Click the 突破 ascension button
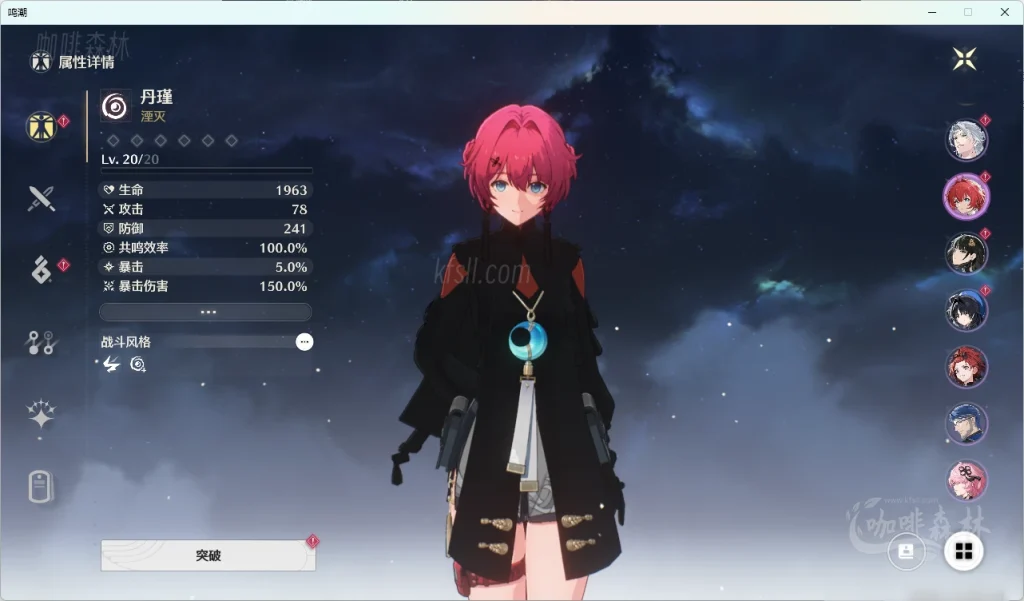Screen dimensions: 1024x601 click(208, 555)
